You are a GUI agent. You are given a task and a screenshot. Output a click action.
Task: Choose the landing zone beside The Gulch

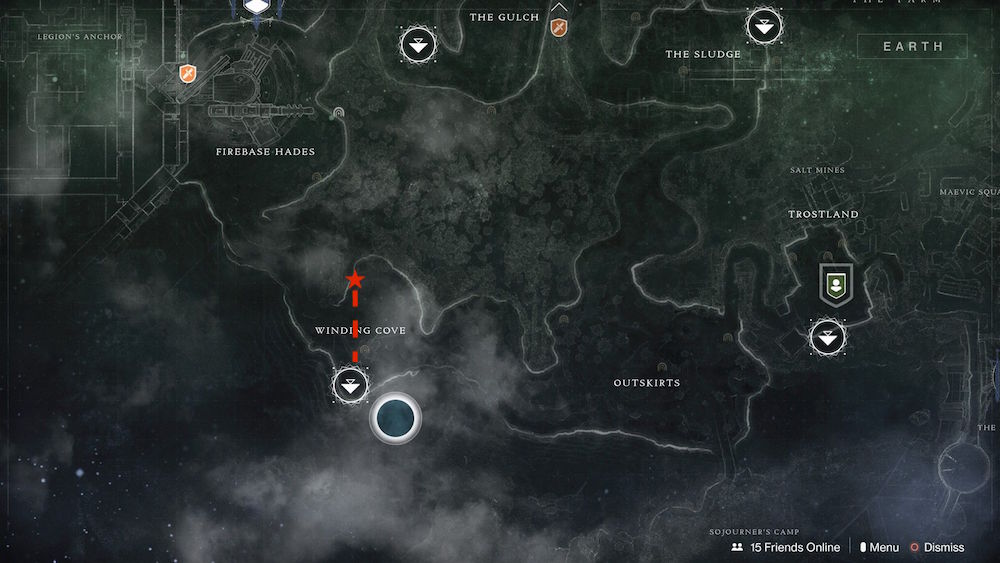[417, 44]
